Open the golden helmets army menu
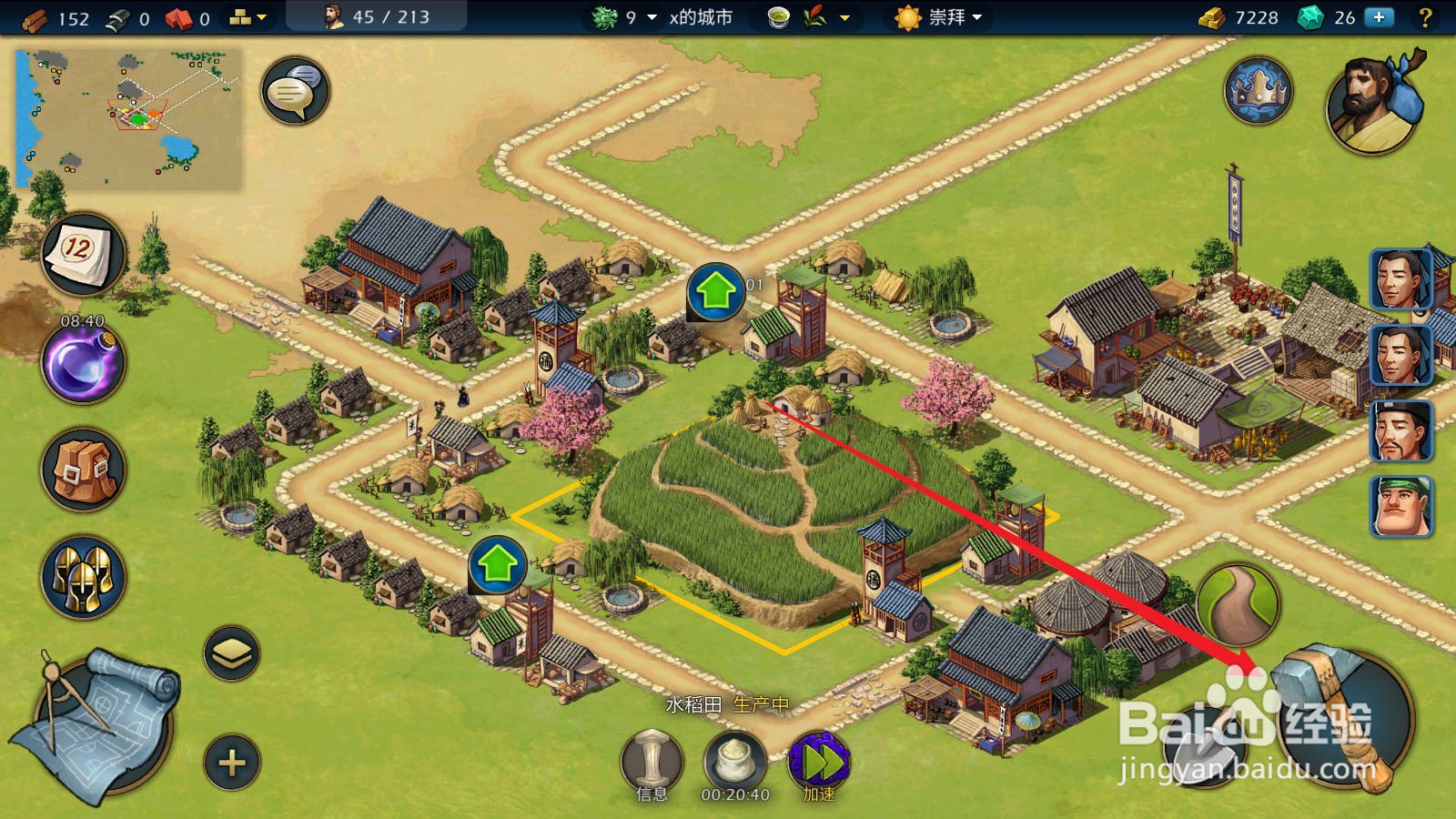The height and width of the screenshot is (819, 1456). pos(83,577)
